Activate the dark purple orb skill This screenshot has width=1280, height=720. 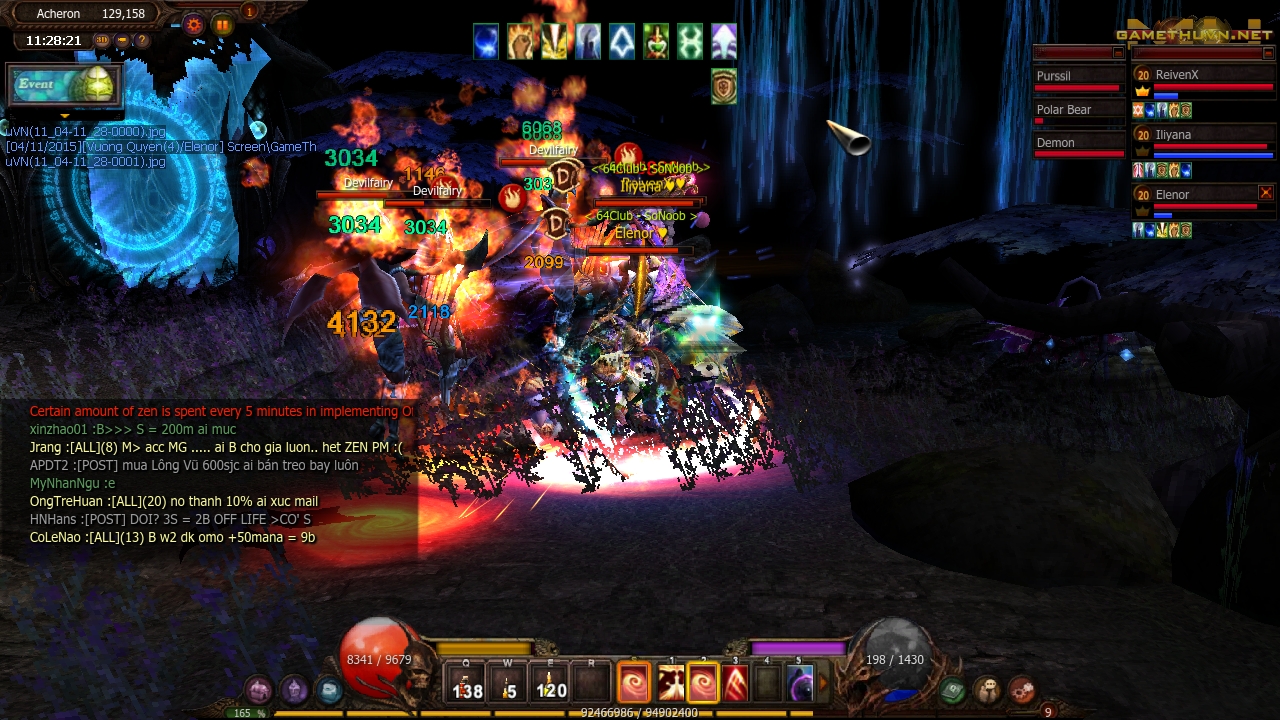click(800, 684)
